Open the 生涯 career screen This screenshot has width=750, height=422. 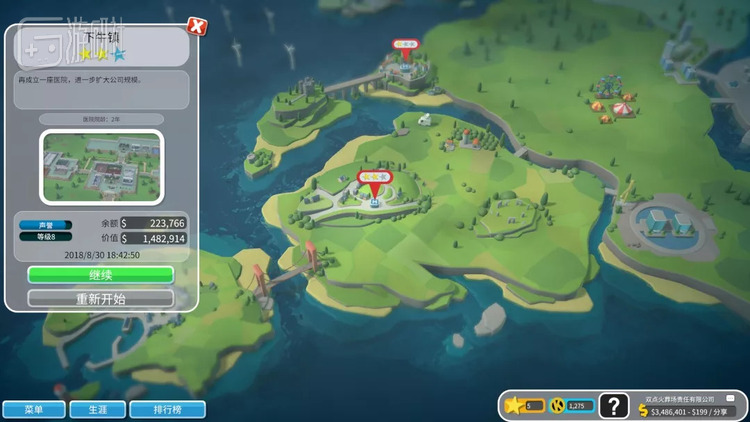click(98, 409)
